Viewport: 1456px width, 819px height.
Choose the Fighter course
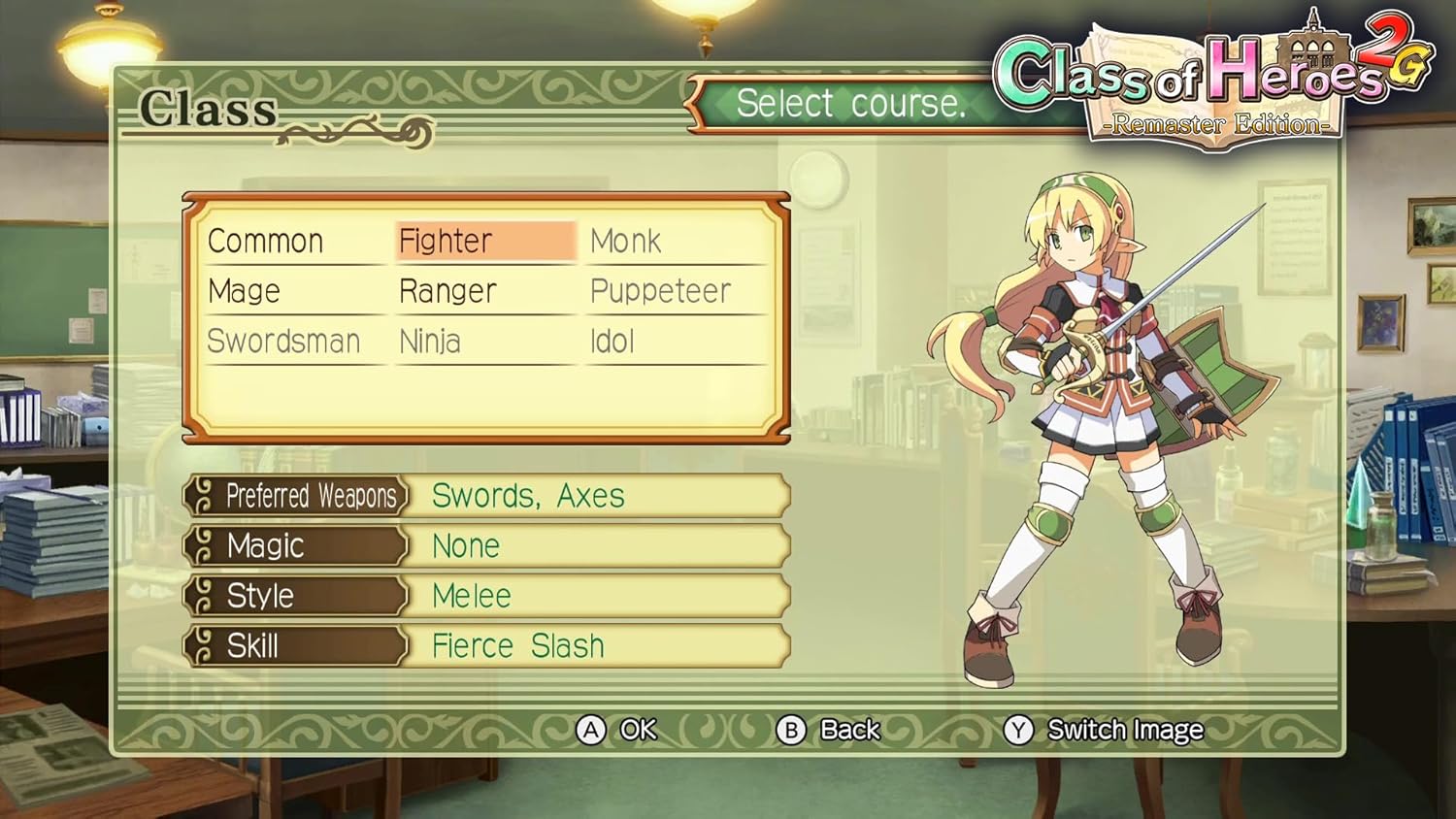[447, 241]
